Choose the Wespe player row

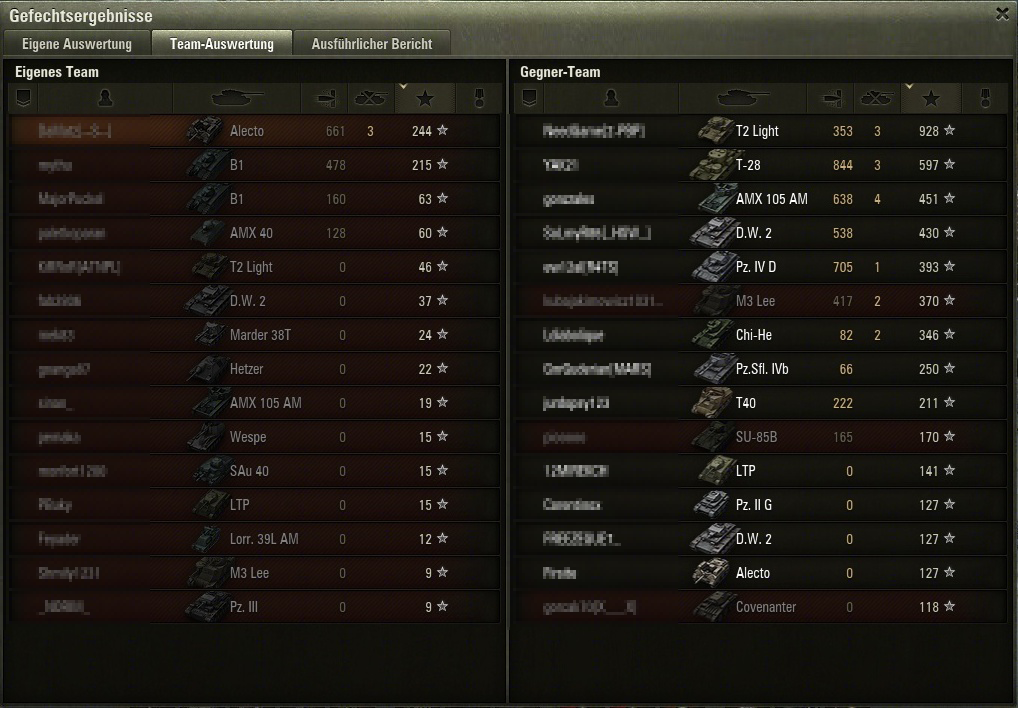pyautogui.click(x=254, y=437)
